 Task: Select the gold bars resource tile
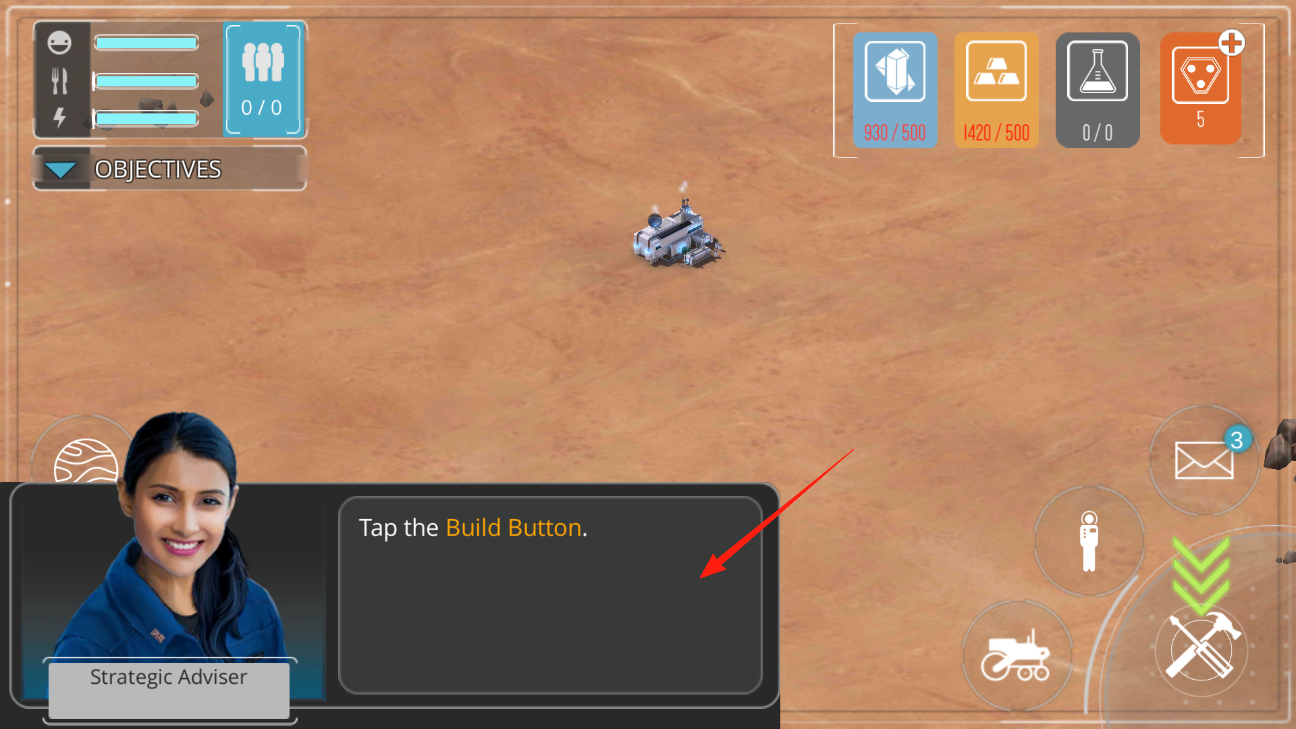tap(996, 89)
